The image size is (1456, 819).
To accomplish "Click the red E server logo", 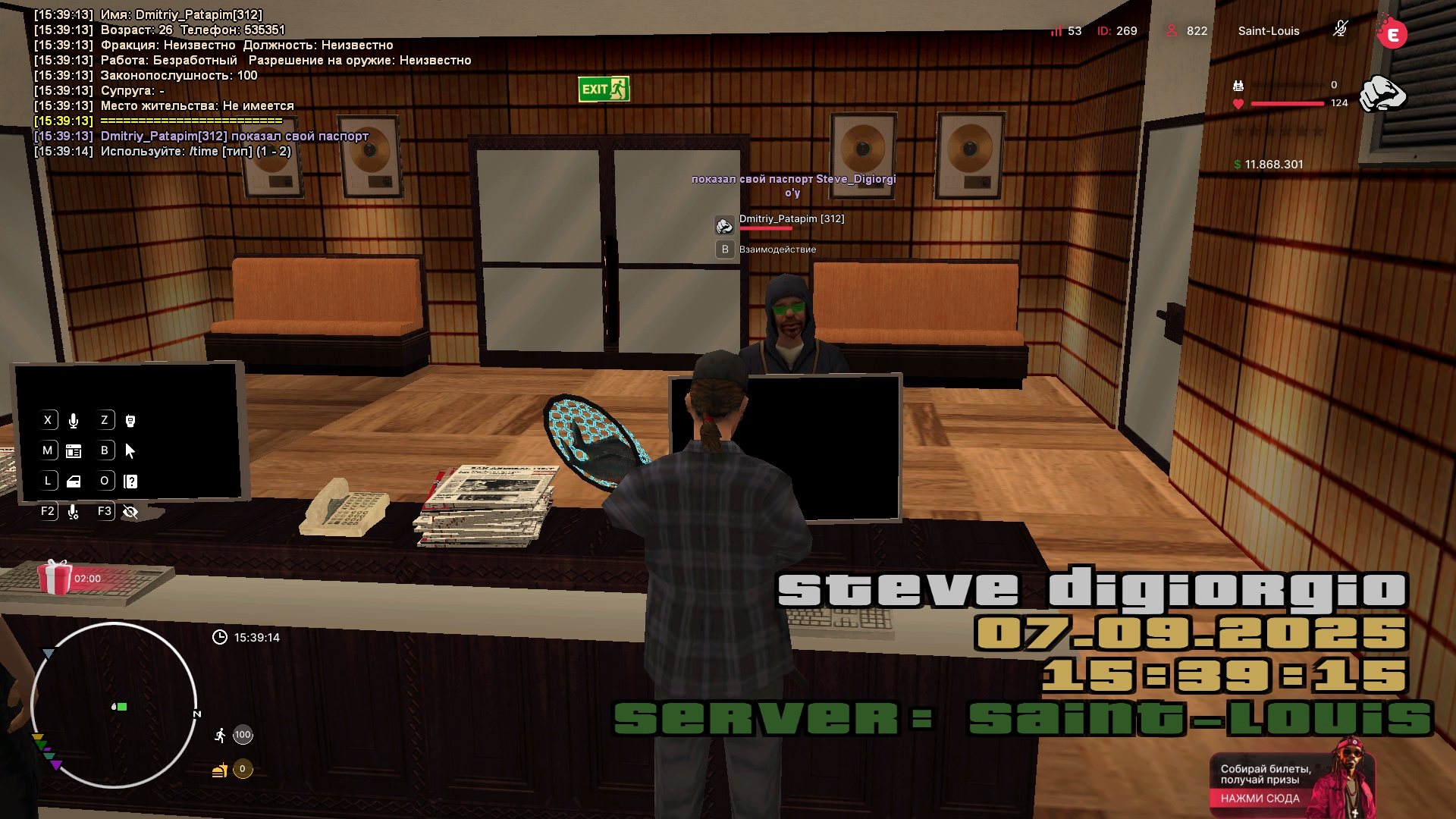I will (1392, 34).
